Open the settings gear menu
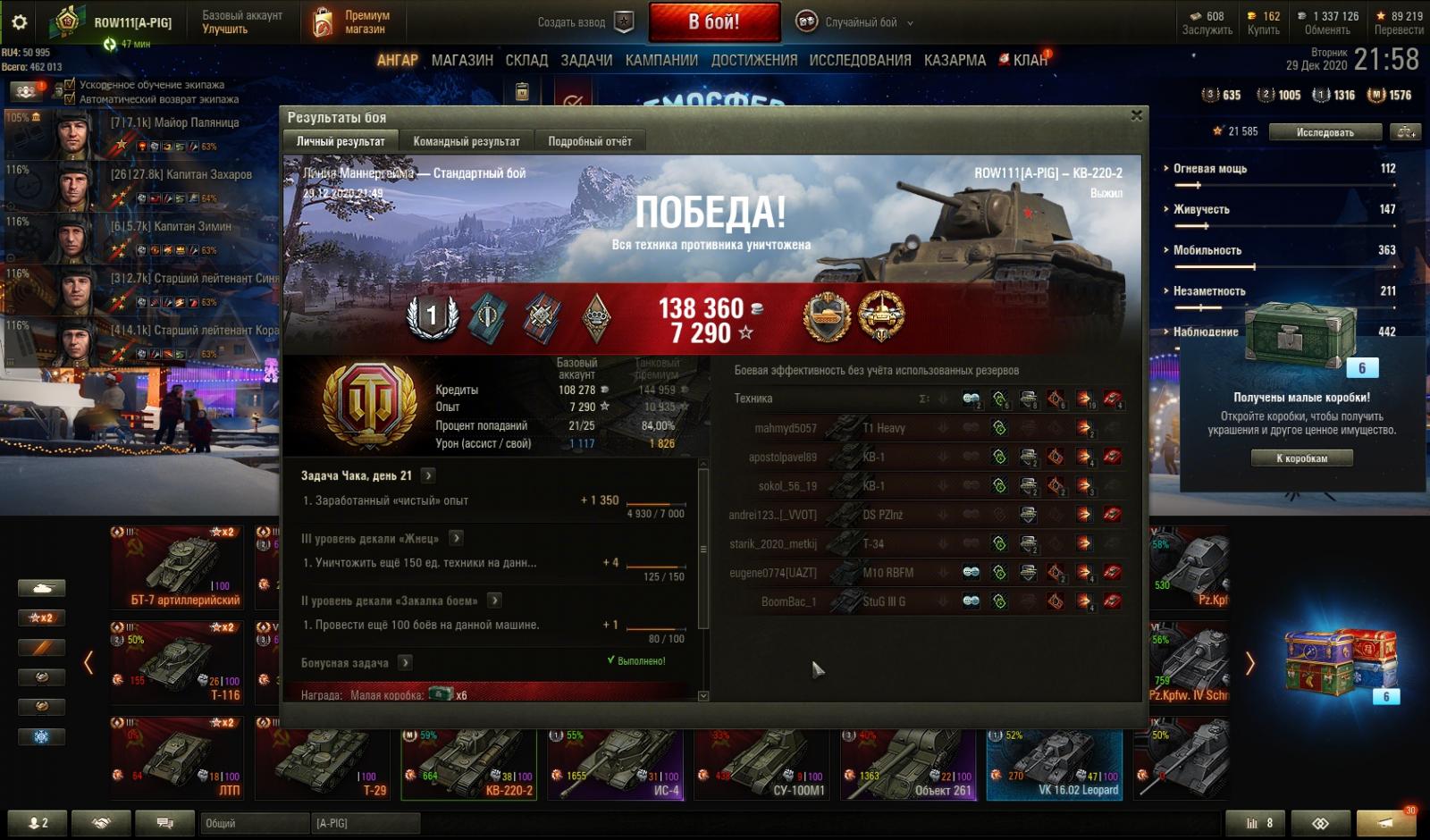Image resolution: width=1430 pixels, height=840 pixels. tap(19, 22)
